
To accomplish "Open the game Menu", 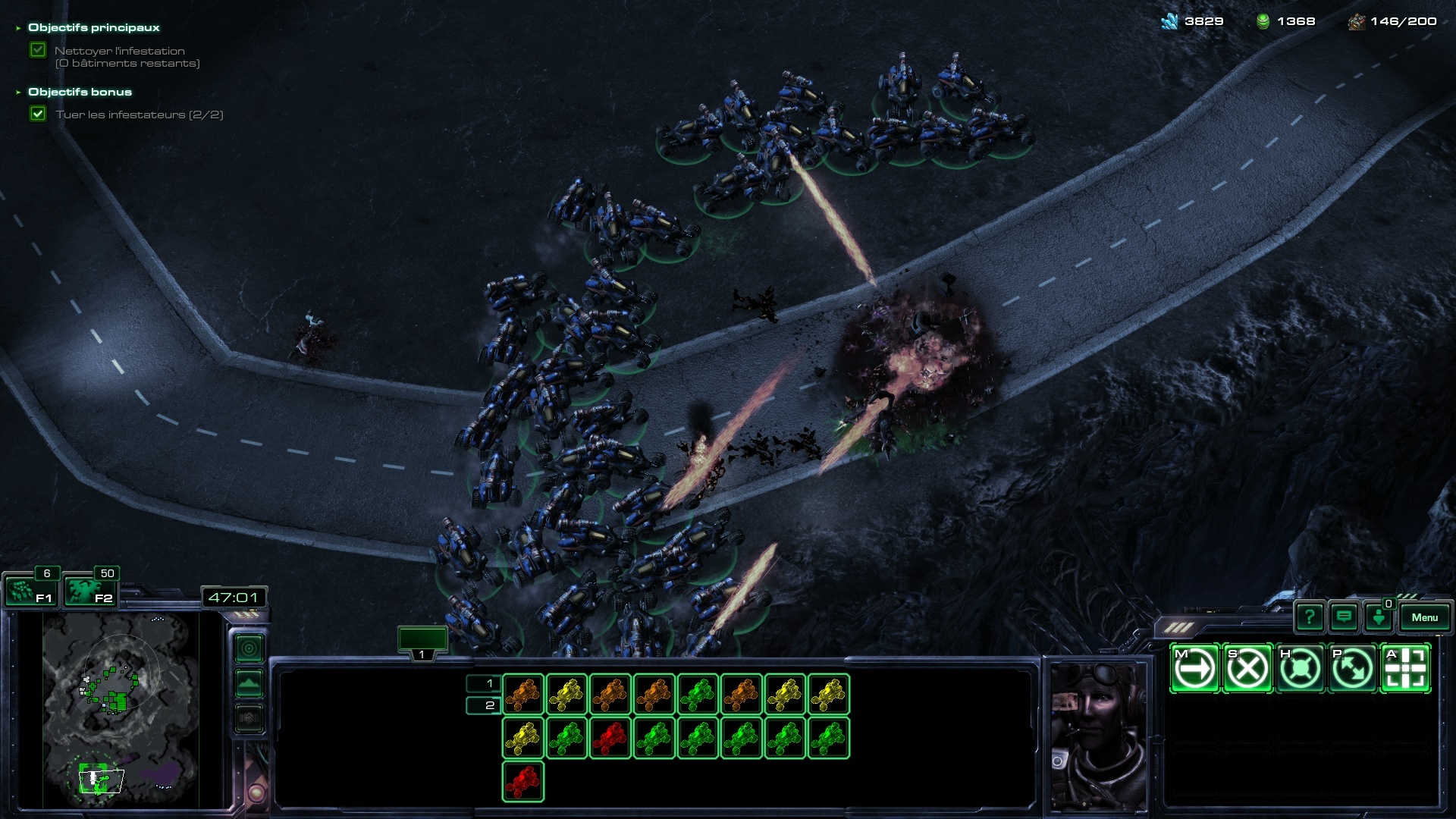I will 1424,617.
